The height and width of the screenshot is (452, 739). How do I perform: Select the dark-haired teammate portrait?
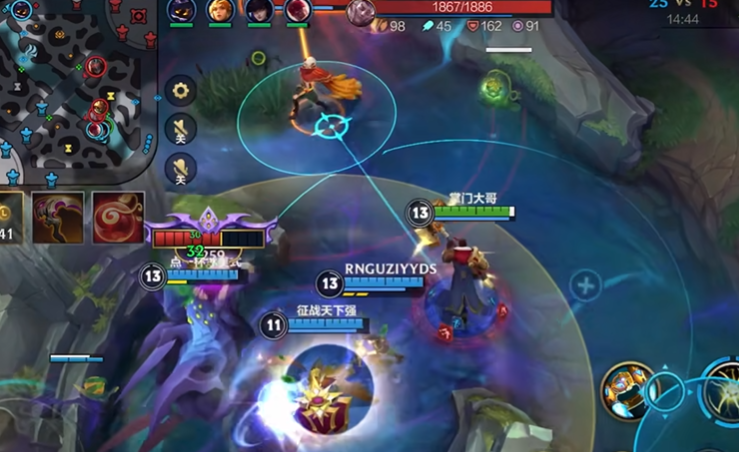[259, 11]
